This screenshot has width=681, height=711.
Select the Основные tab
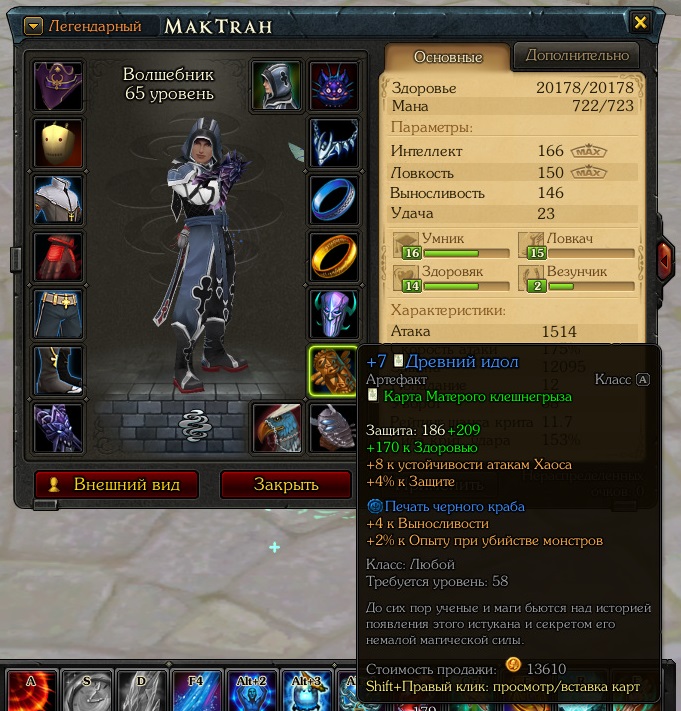coord(447,57)
